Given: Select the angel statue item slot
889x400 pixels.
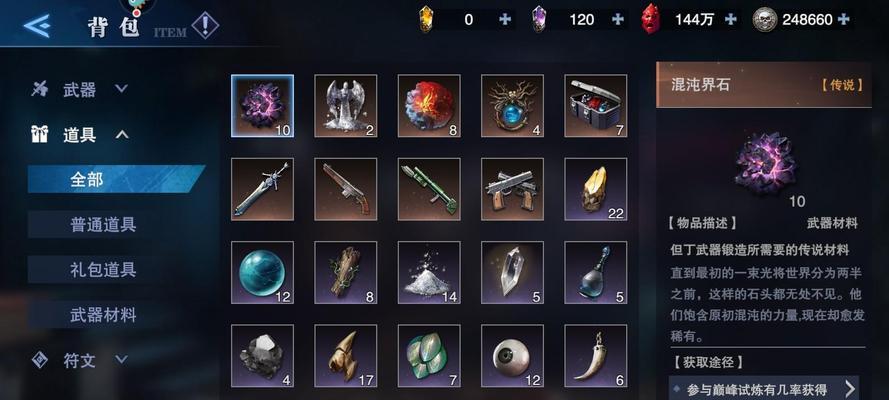Looking at the screenshot, I should tap(346, 105).
